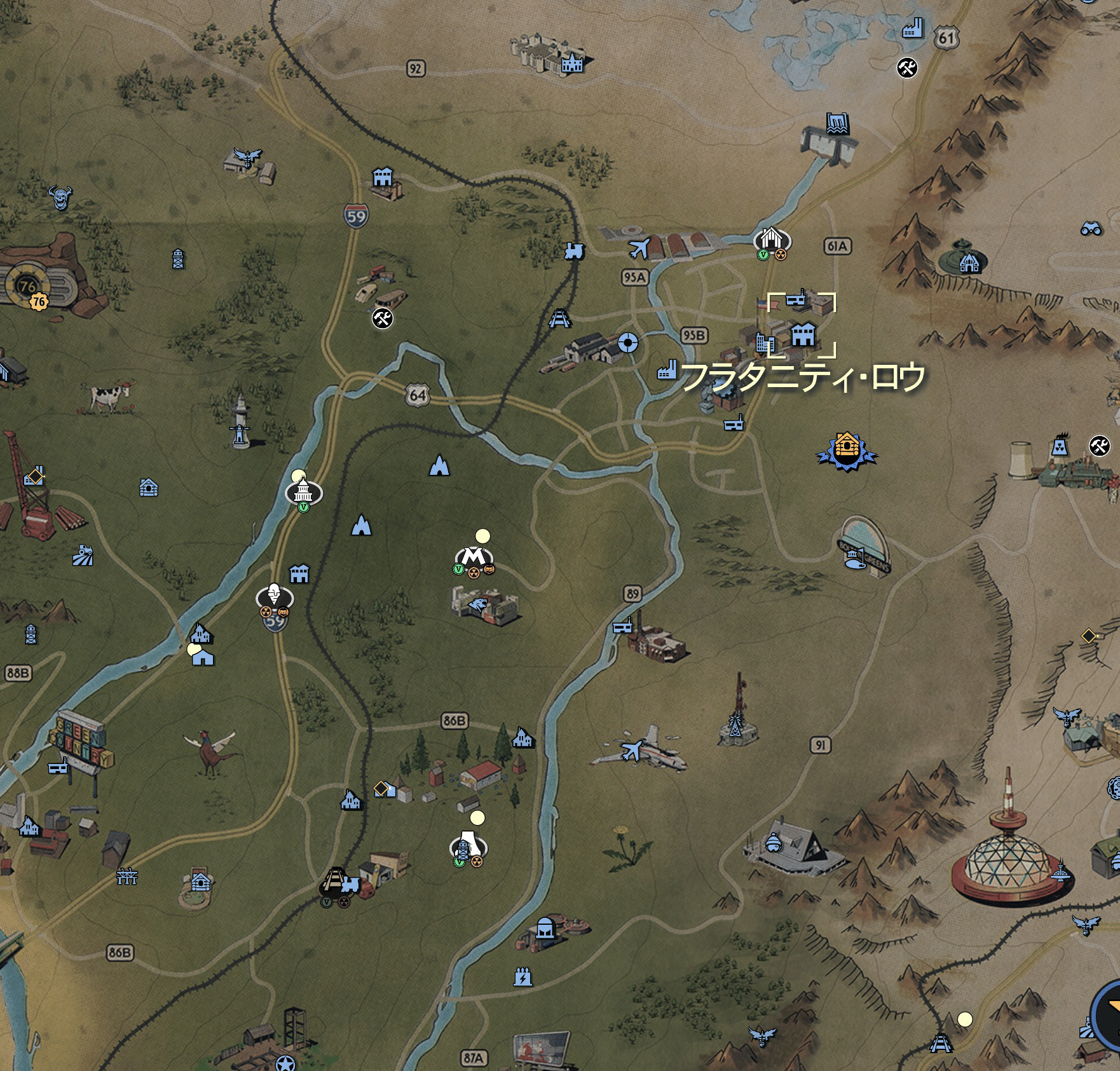Choose the binoculars lookout marker

pos(1091,228)
